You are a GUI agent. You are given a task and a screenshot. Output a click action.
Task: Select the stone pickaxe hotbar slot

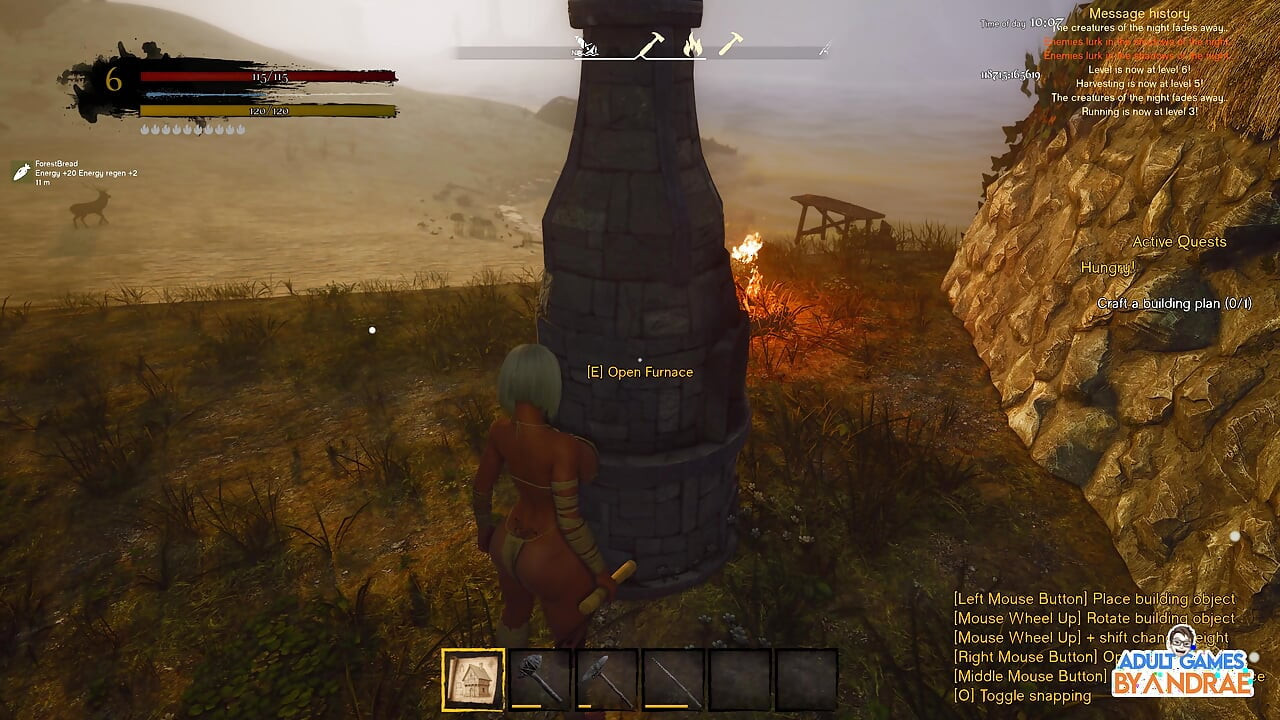(x=607, y=679)
